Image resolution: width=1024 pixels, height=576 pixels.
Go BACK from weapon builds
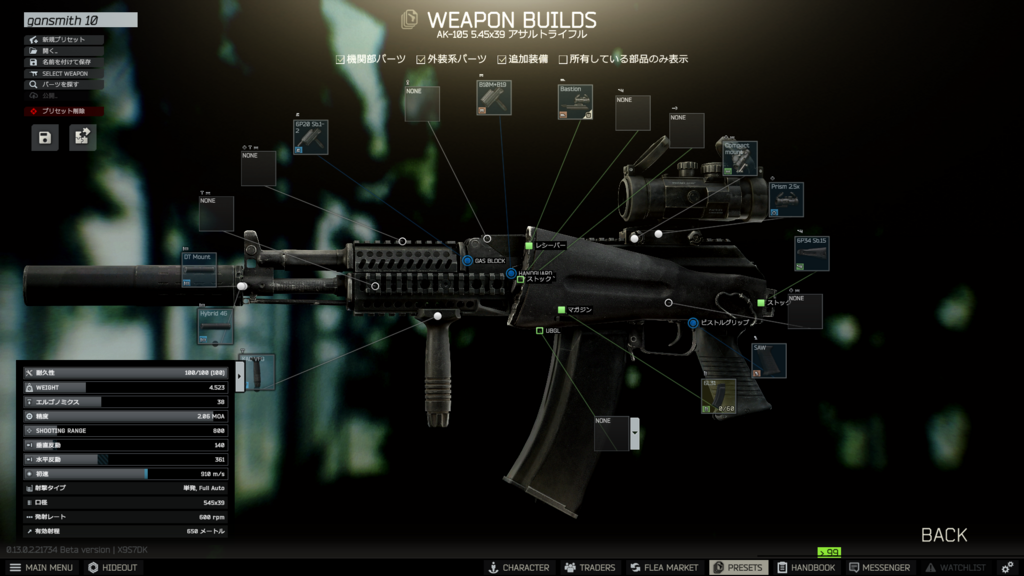(943, 535)
